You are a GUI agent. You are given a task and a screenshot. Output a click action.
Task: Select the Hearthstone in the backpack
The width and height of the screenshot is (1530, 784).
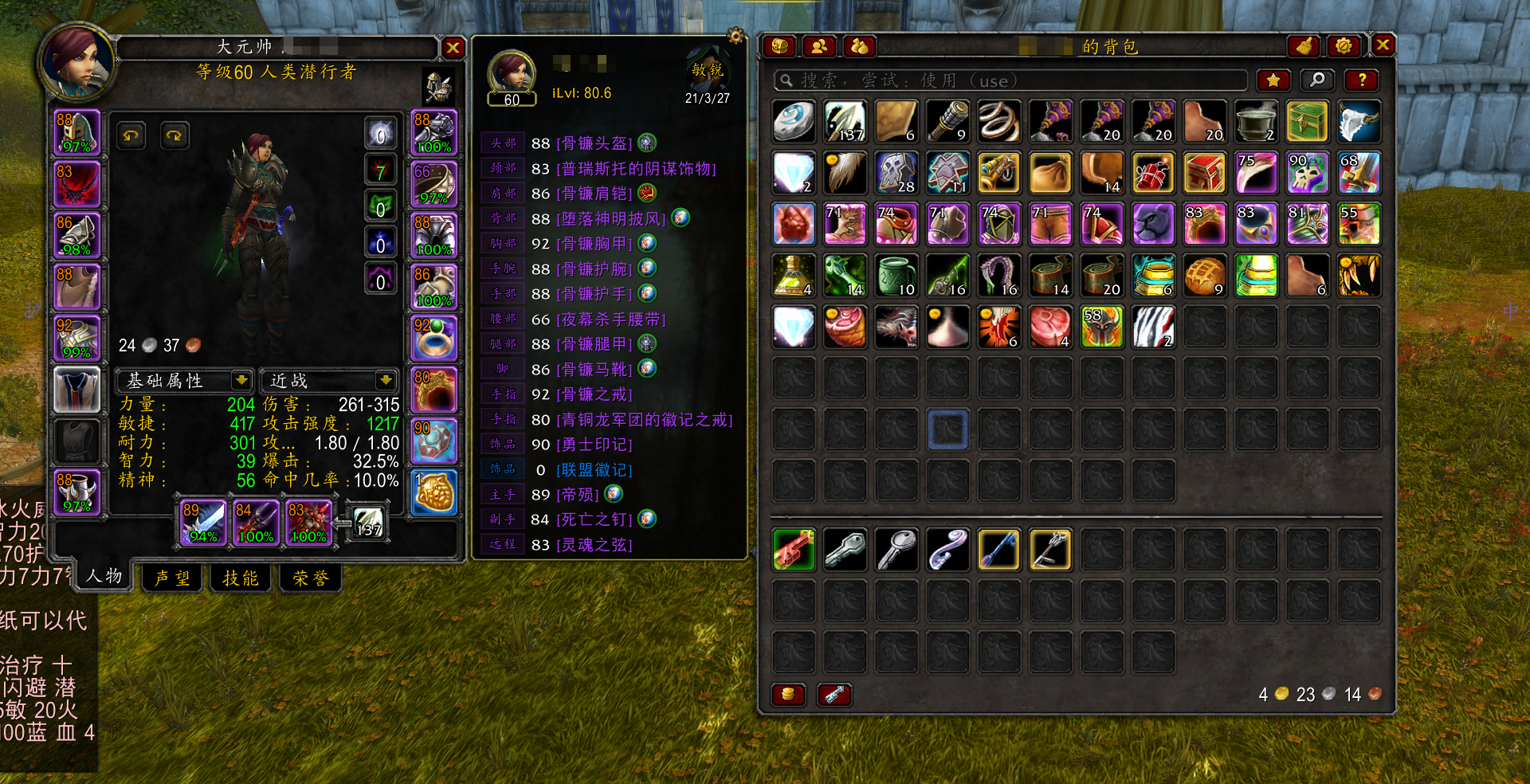click(794, 122)
